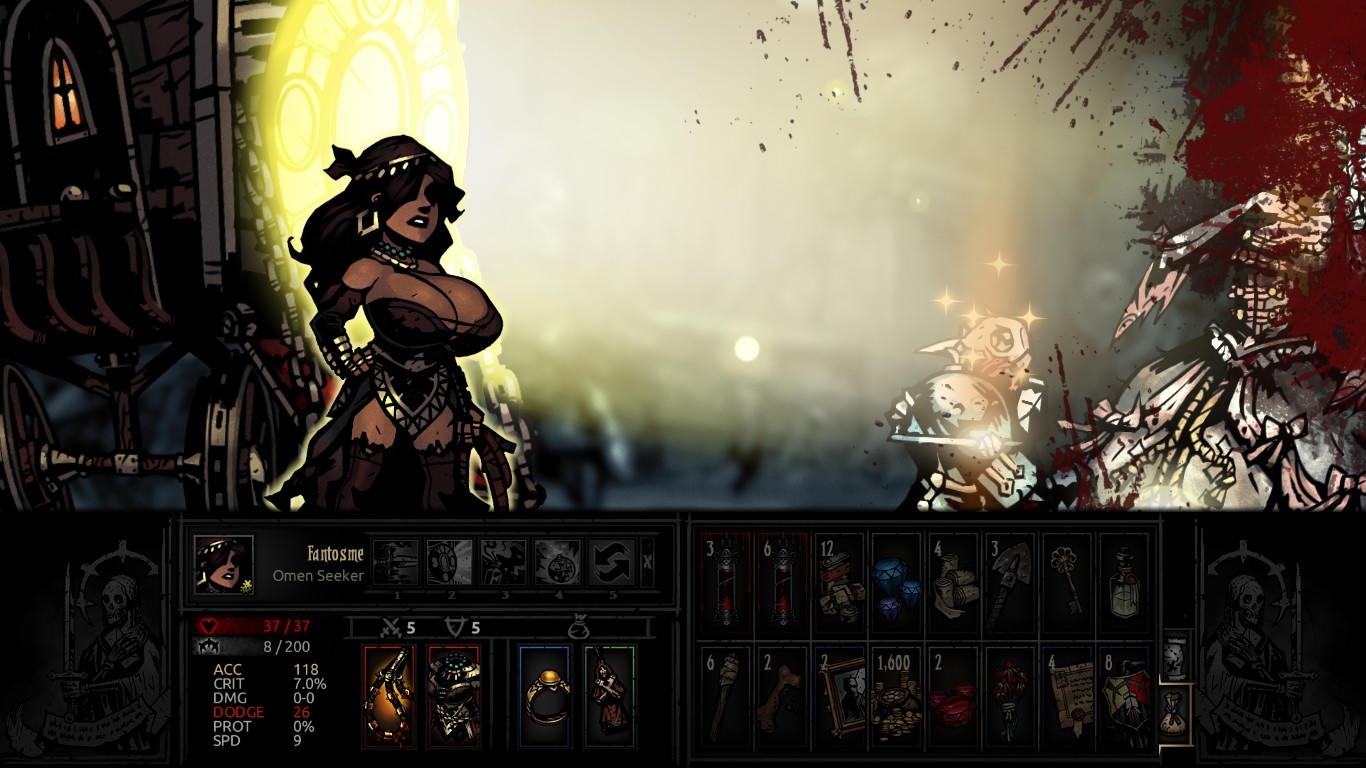Pick the framed portrait item

(x=838, y=696)
